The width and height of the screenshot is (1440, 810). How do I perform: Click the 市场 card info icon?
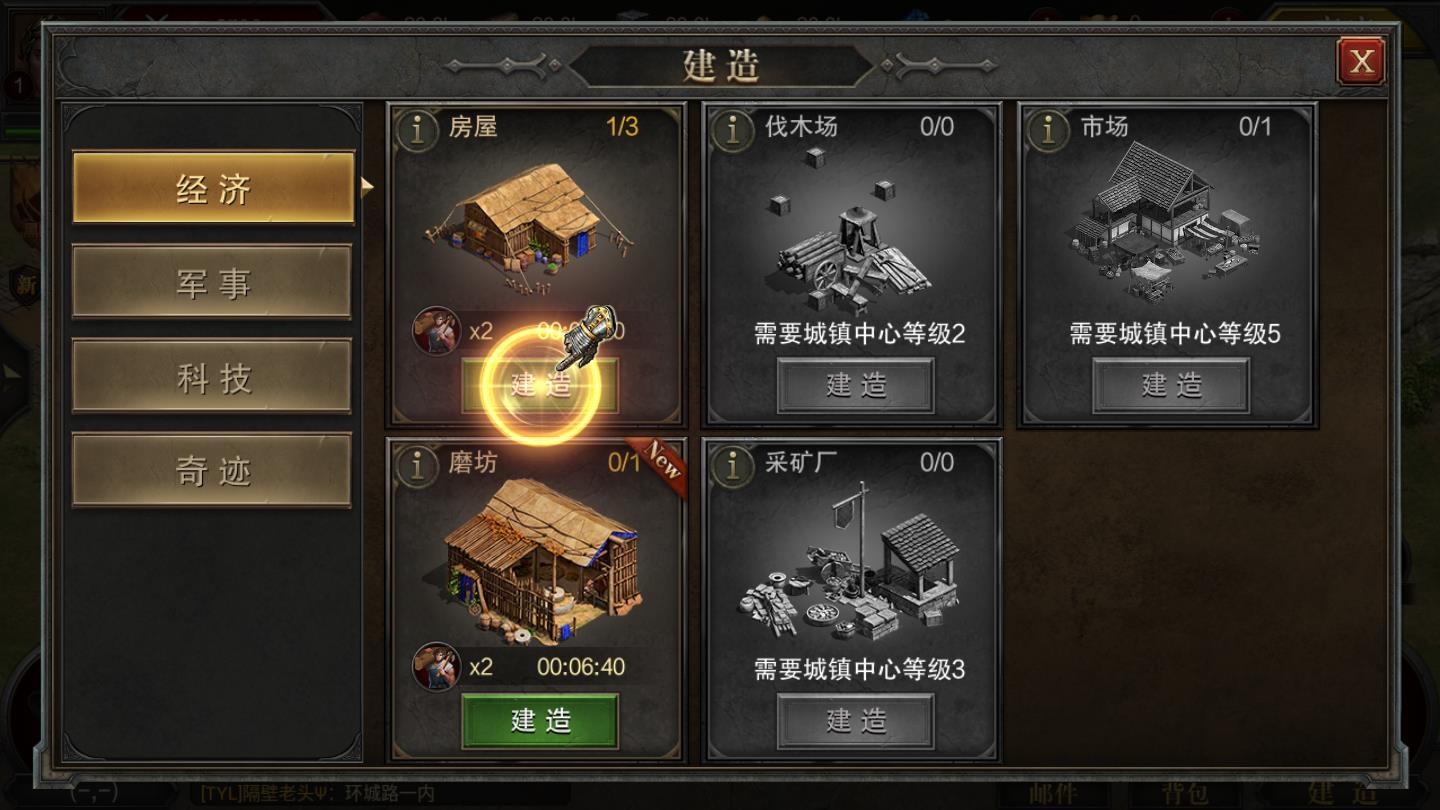(1048, 128)
